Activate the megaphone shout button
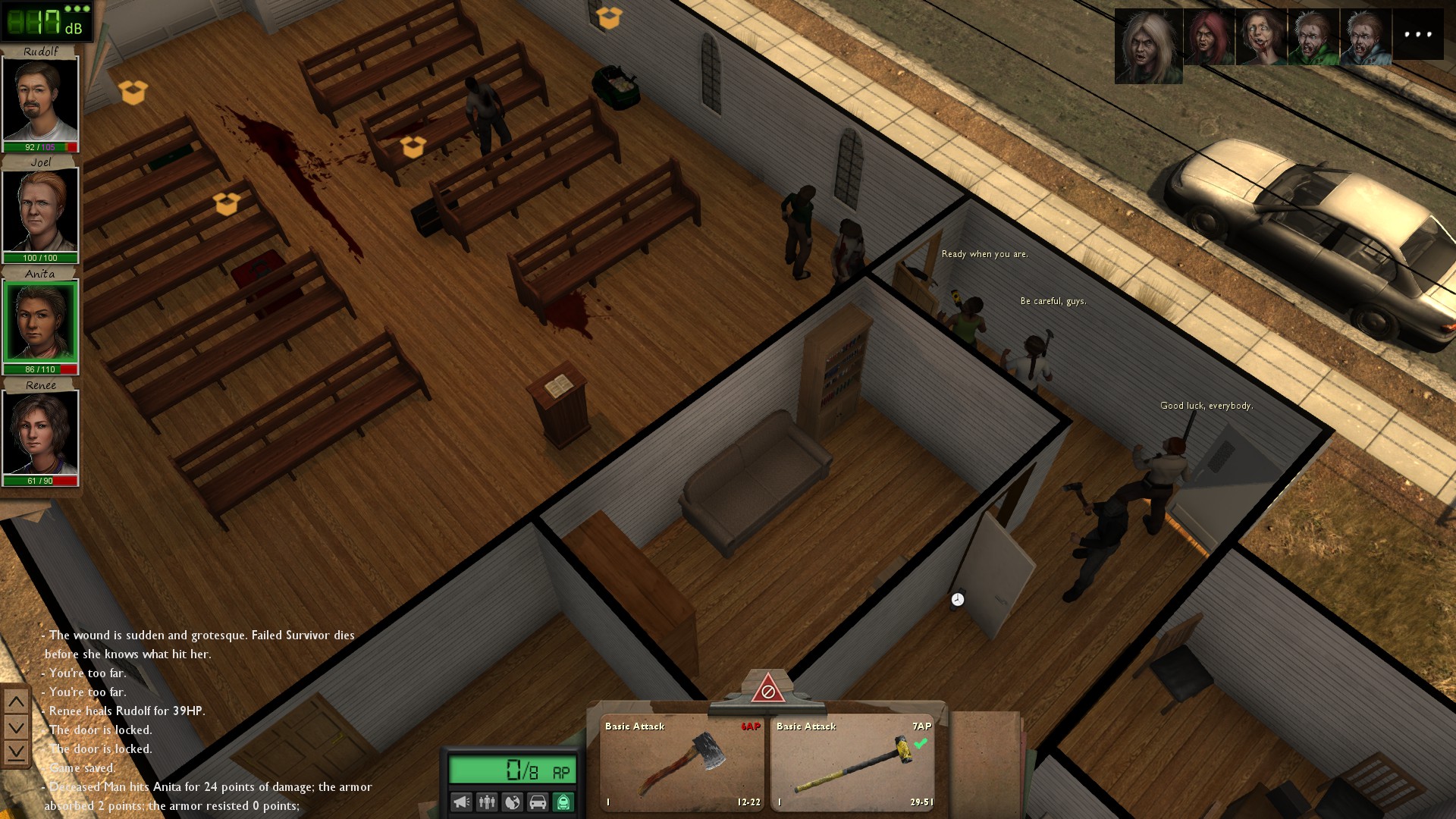1456x819 pixels. 461,802
